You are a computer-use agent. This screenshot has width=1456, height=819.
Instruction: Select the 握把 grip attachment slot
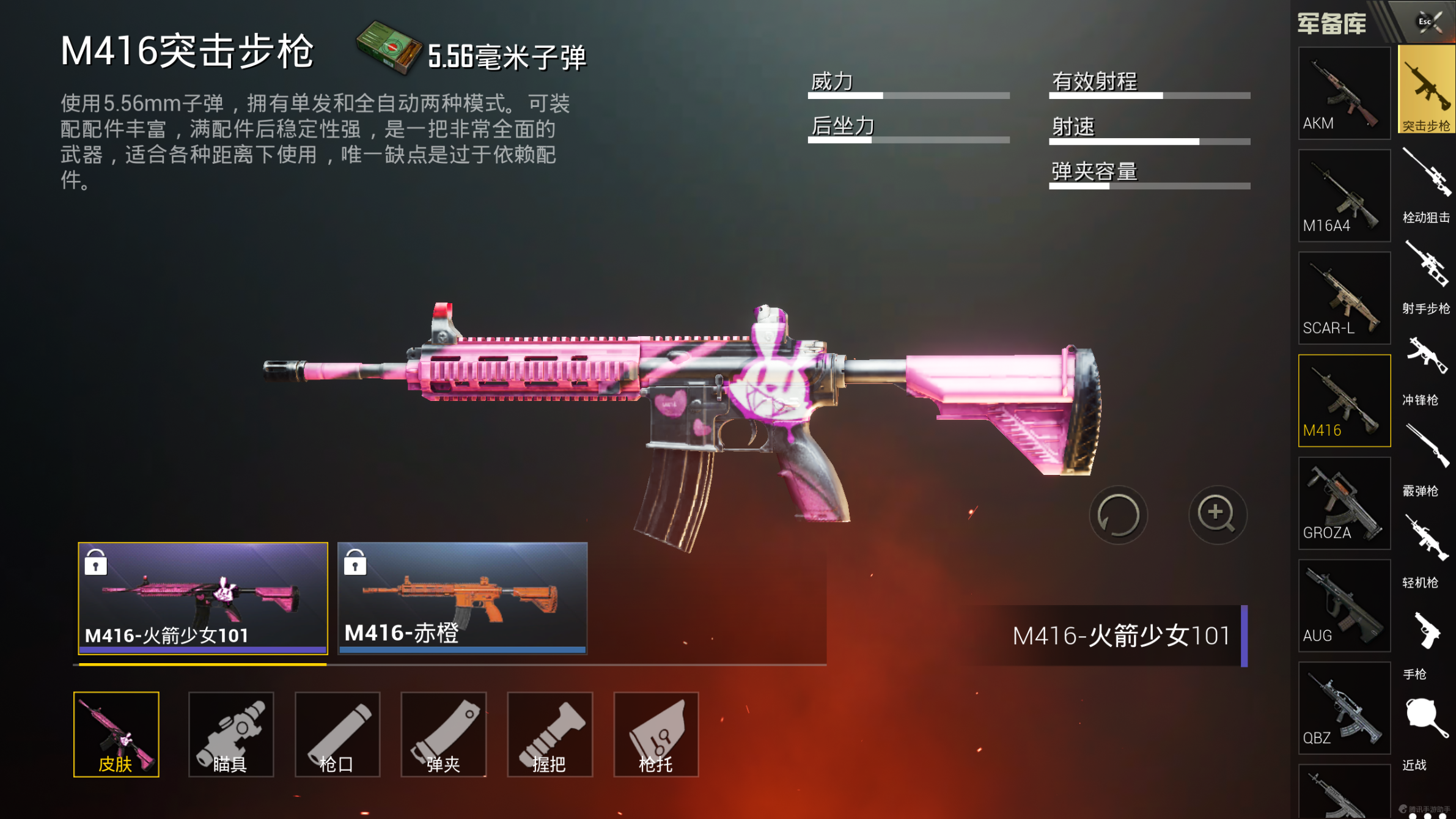550,733
